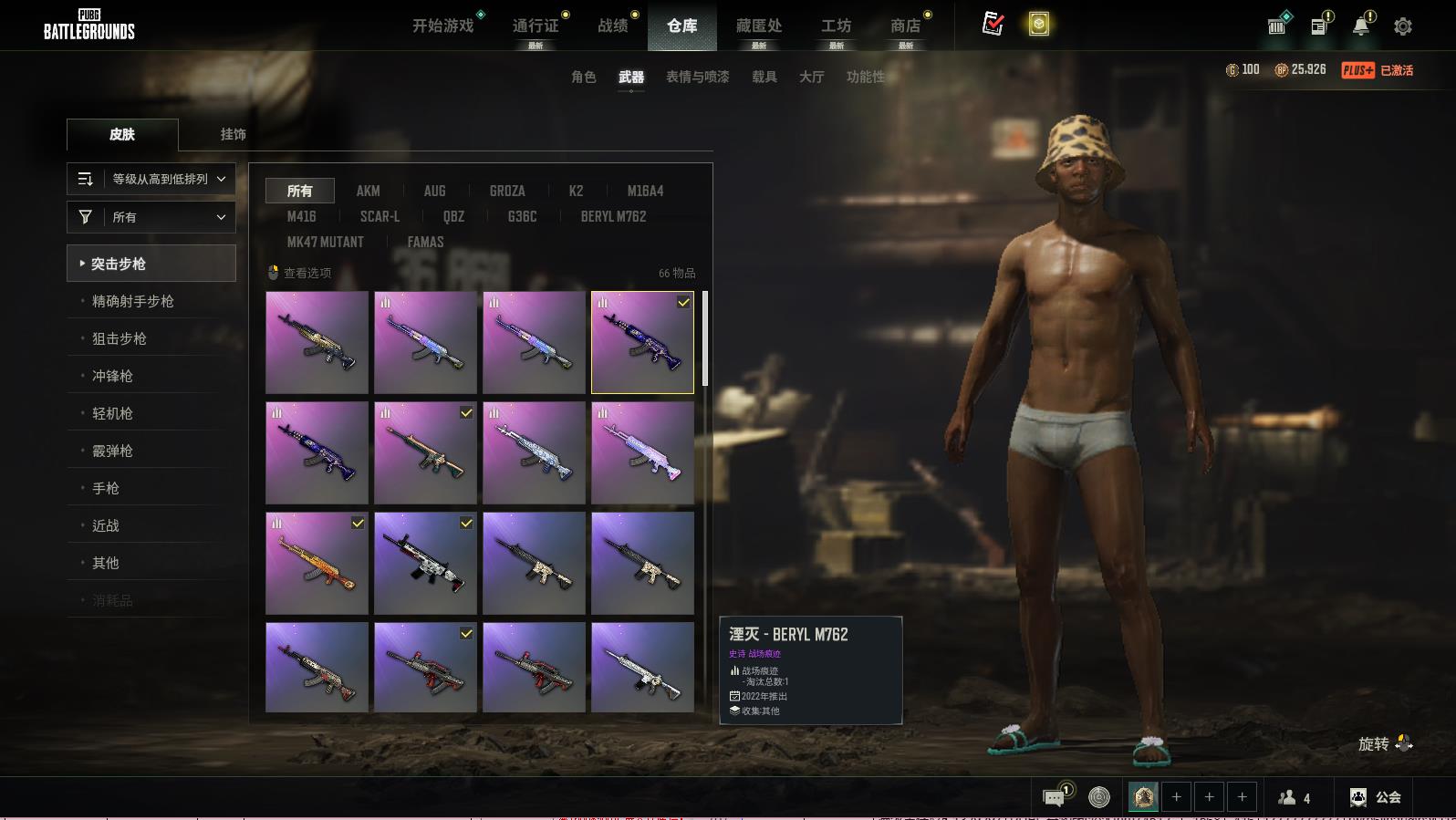
Task: Filter skins by MK47 MUTANT
Action: tap(326, 242)
